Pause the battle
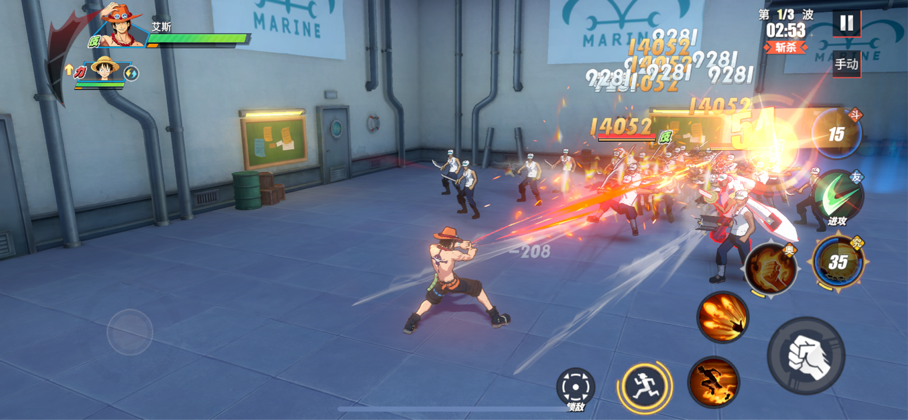908x420 pixels. click(x=846, y=22)
